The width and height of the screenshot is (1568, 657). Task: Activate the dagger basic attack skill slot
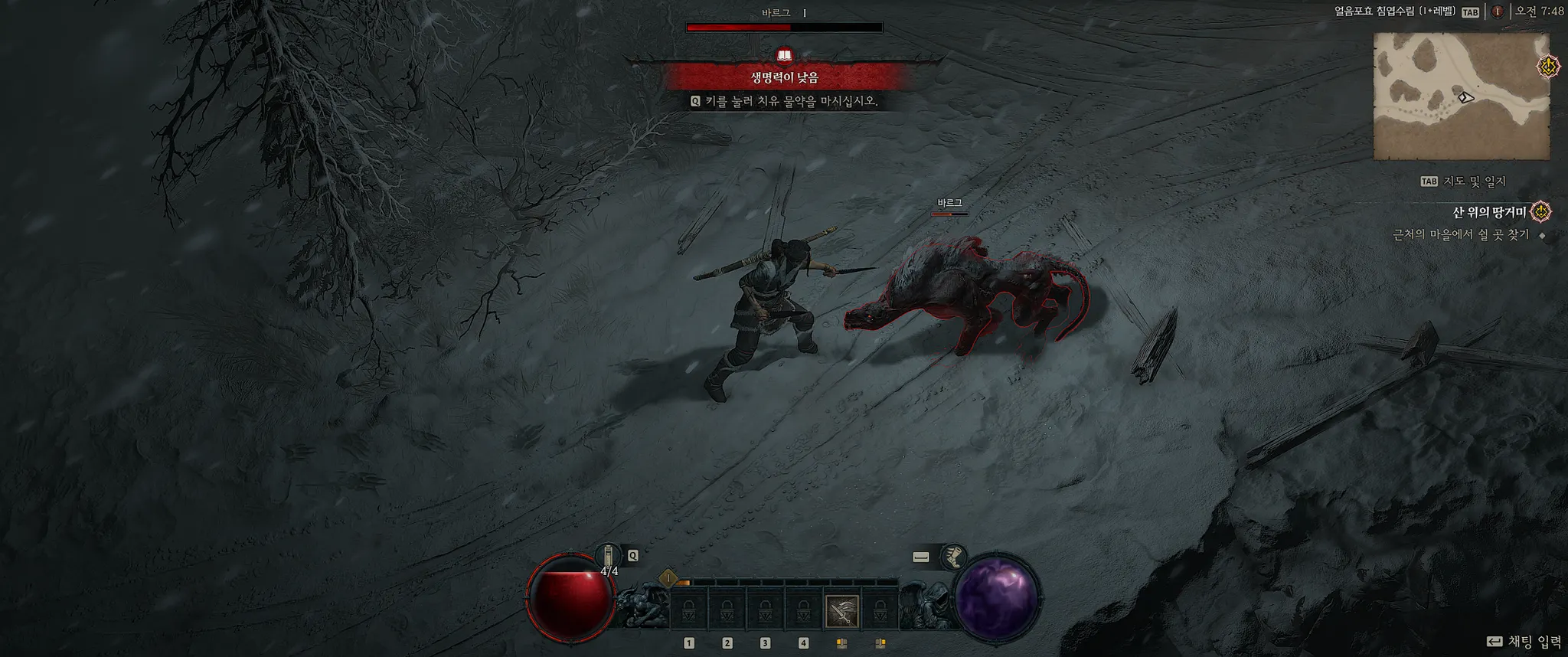841,610
